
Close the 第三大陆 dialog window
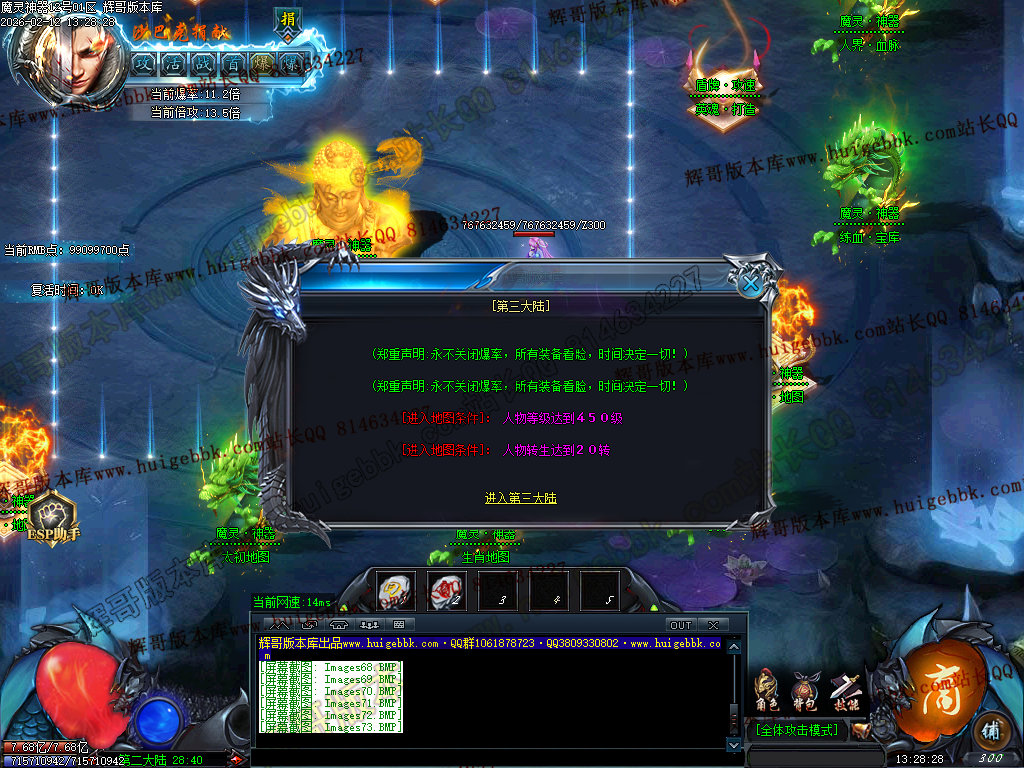tap(750, 283)
